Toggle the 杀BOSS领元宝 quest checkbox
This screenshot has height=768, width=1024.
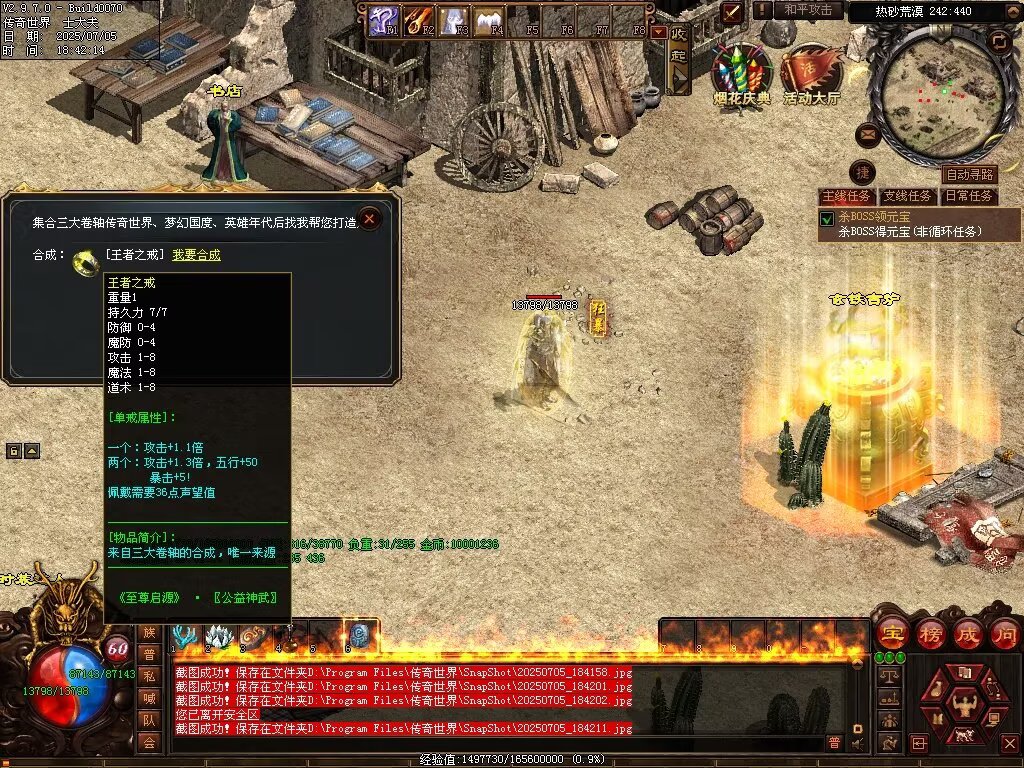[x=827, y=218]
